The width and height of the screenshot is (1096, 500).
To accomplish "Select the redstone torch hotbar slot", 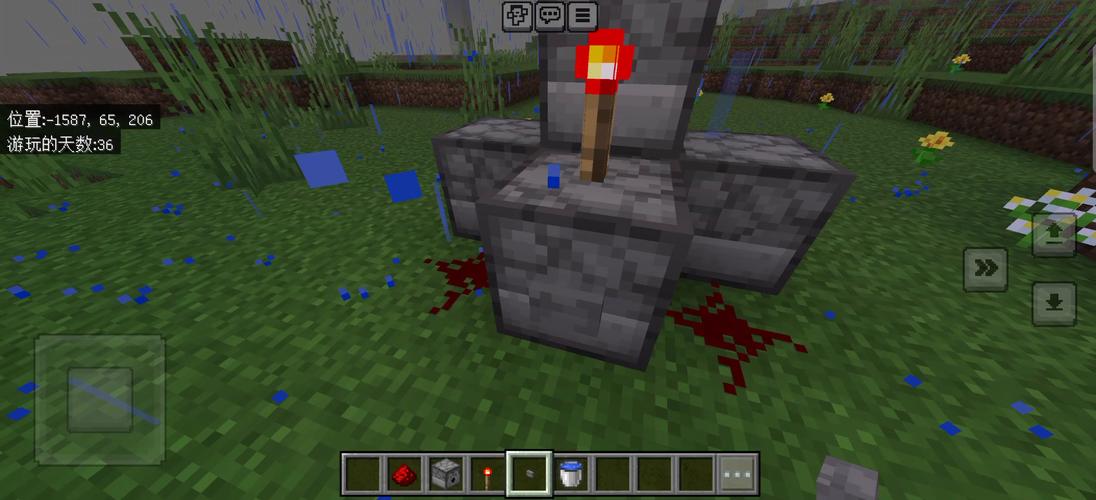I will (x=486, y=473).
